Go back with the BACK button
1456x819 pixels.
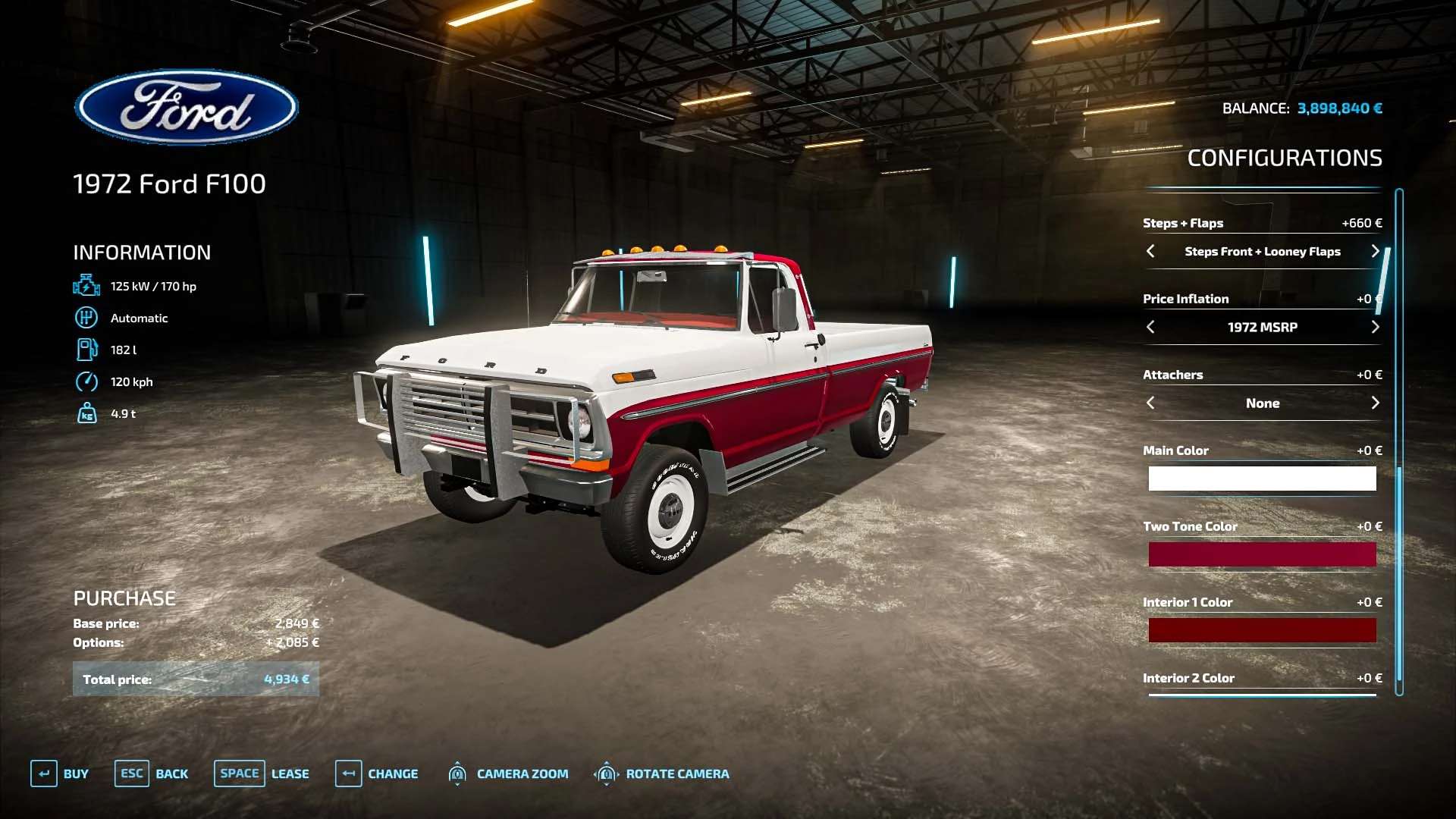point(152,773)
